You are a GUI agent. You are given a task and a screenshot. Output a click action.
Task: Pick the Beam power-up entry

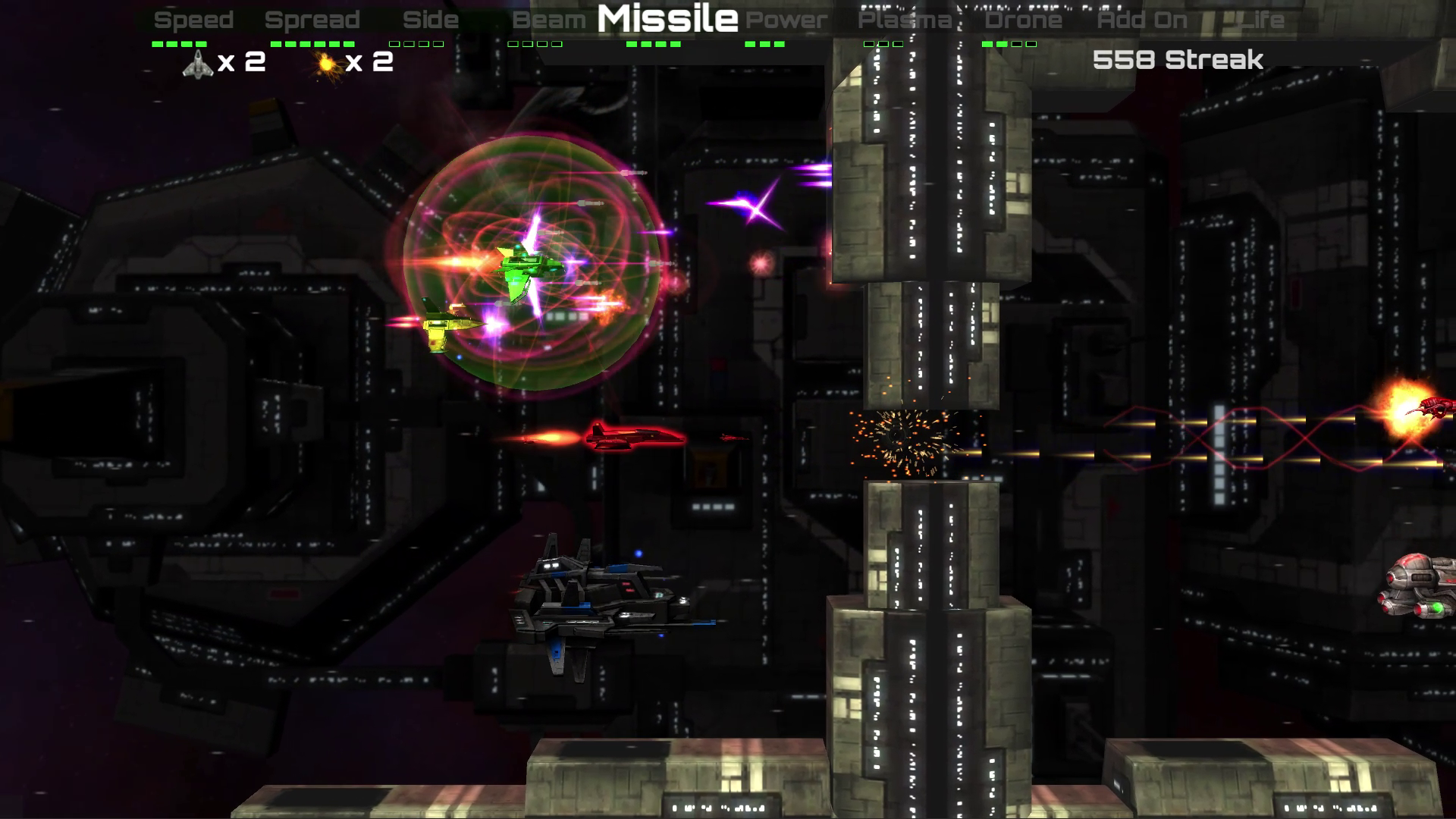(x=548, y=20)
